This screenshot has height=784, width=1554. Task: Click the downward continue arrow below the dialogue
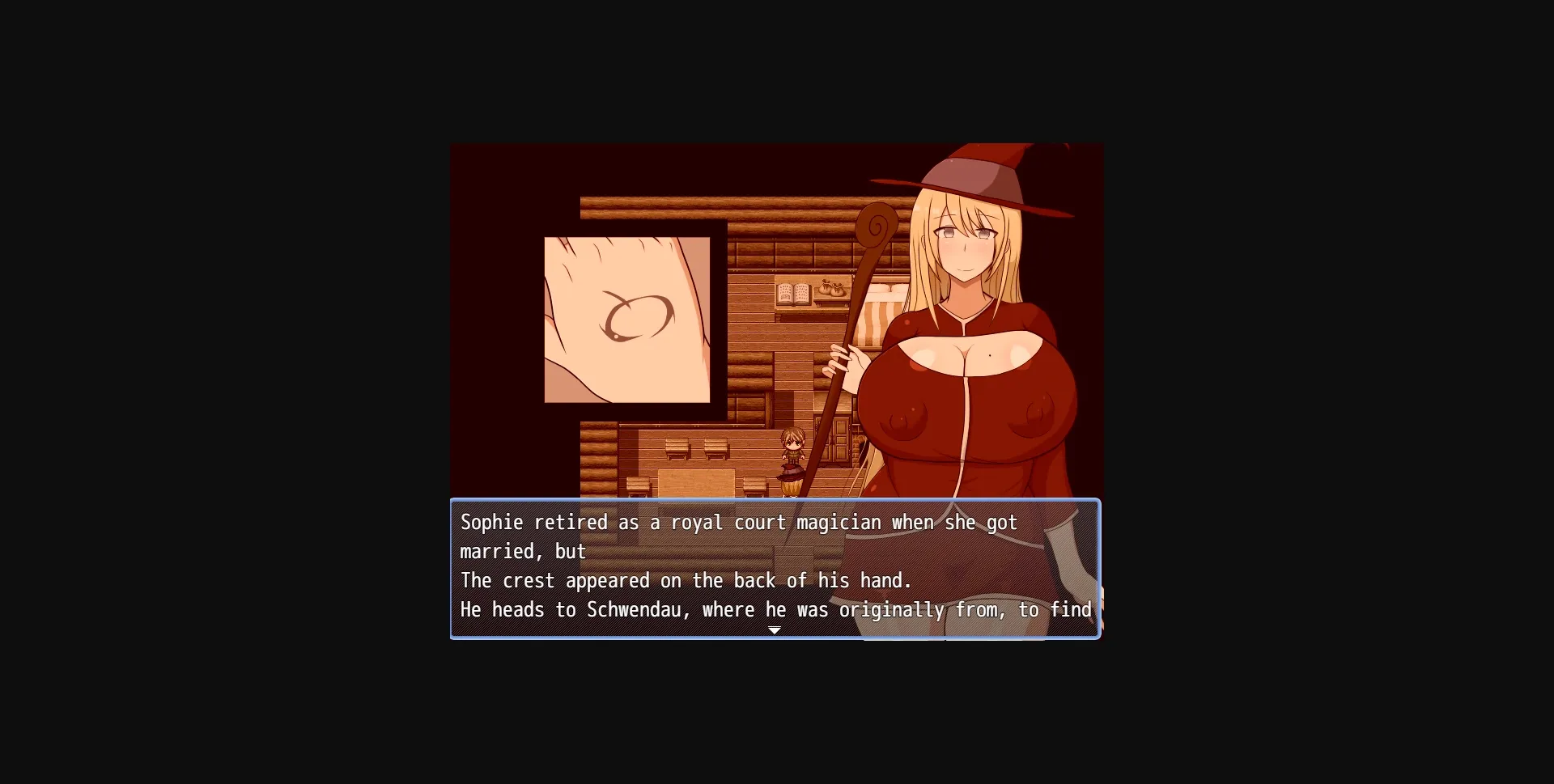point(775,629)
